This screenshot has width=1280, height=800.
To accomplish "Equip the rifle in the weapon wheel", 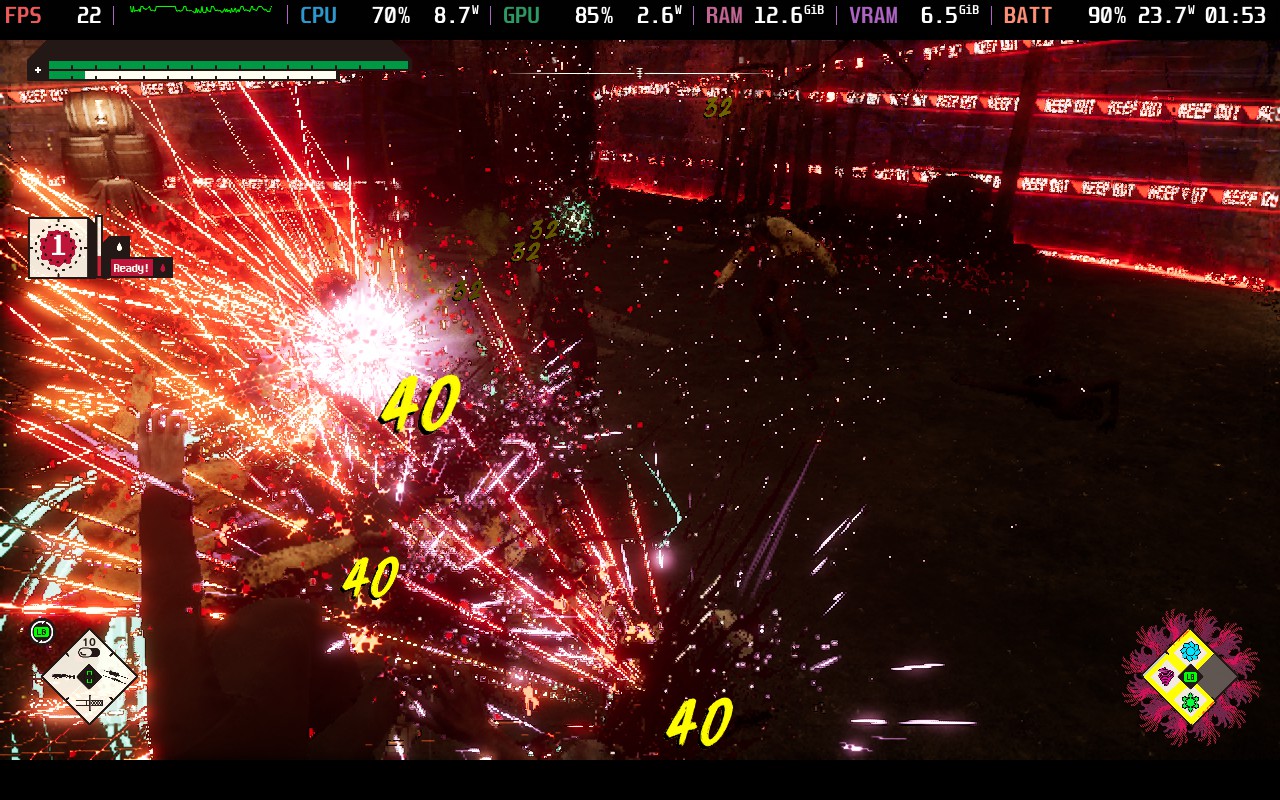I will point(64,677).
